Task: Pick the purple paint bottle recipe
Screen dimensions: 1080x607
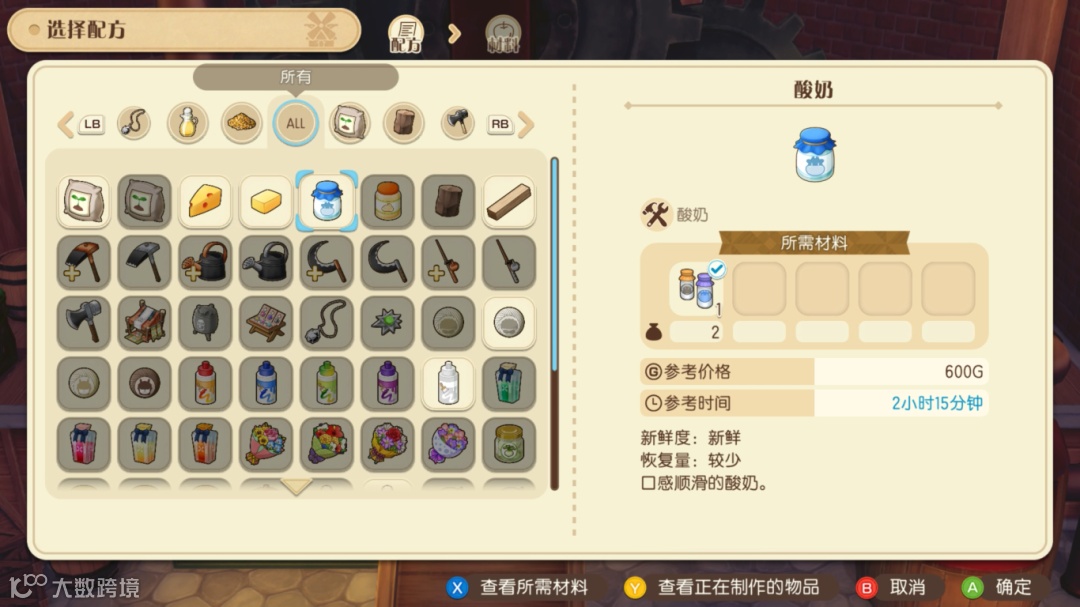Action: 387,383
